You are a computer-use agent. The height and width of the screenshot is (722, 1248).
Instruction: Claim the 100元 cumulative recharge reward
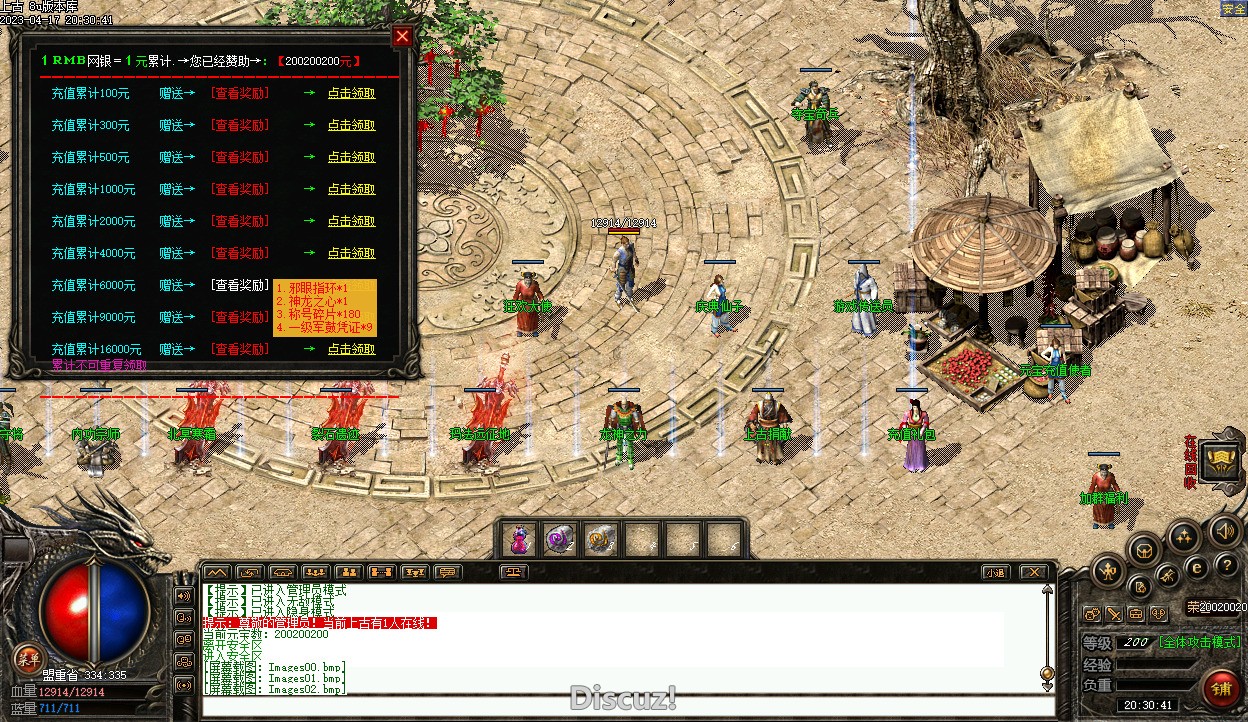(351, 93)
